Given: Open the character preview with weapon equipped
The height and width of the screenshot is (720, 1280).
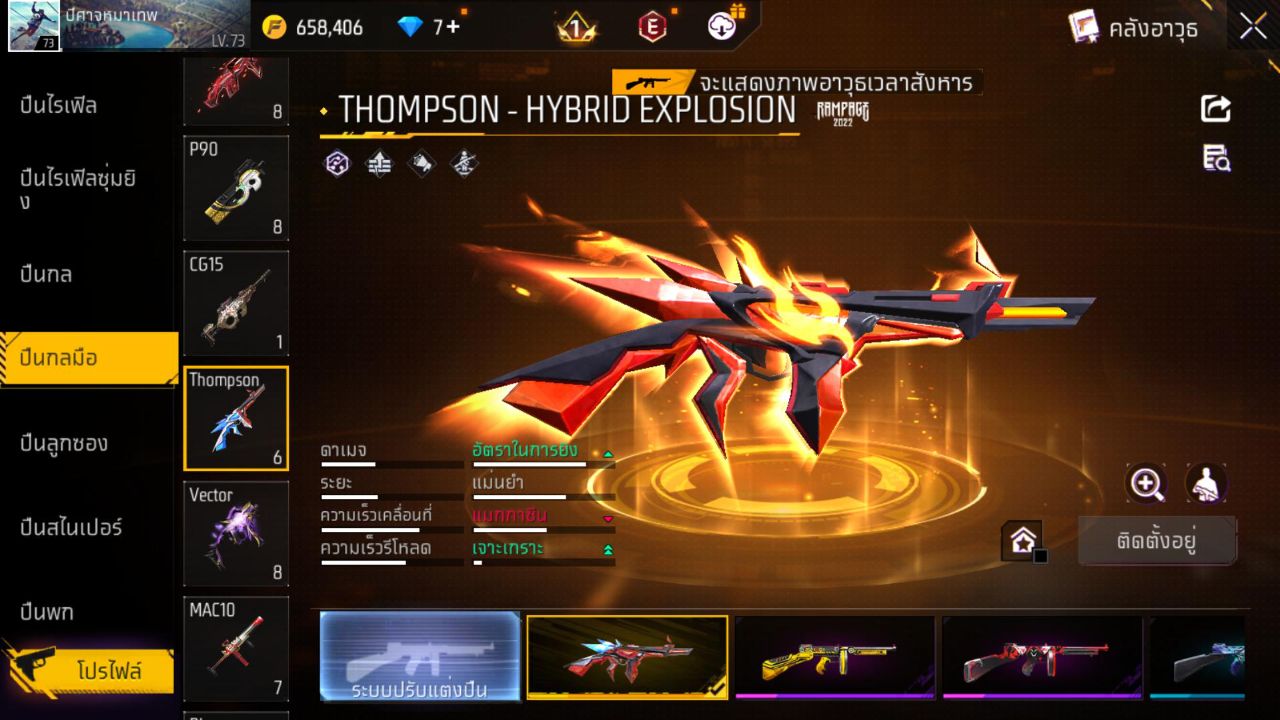Looking at the screenshot, I should click(1205, 485).
